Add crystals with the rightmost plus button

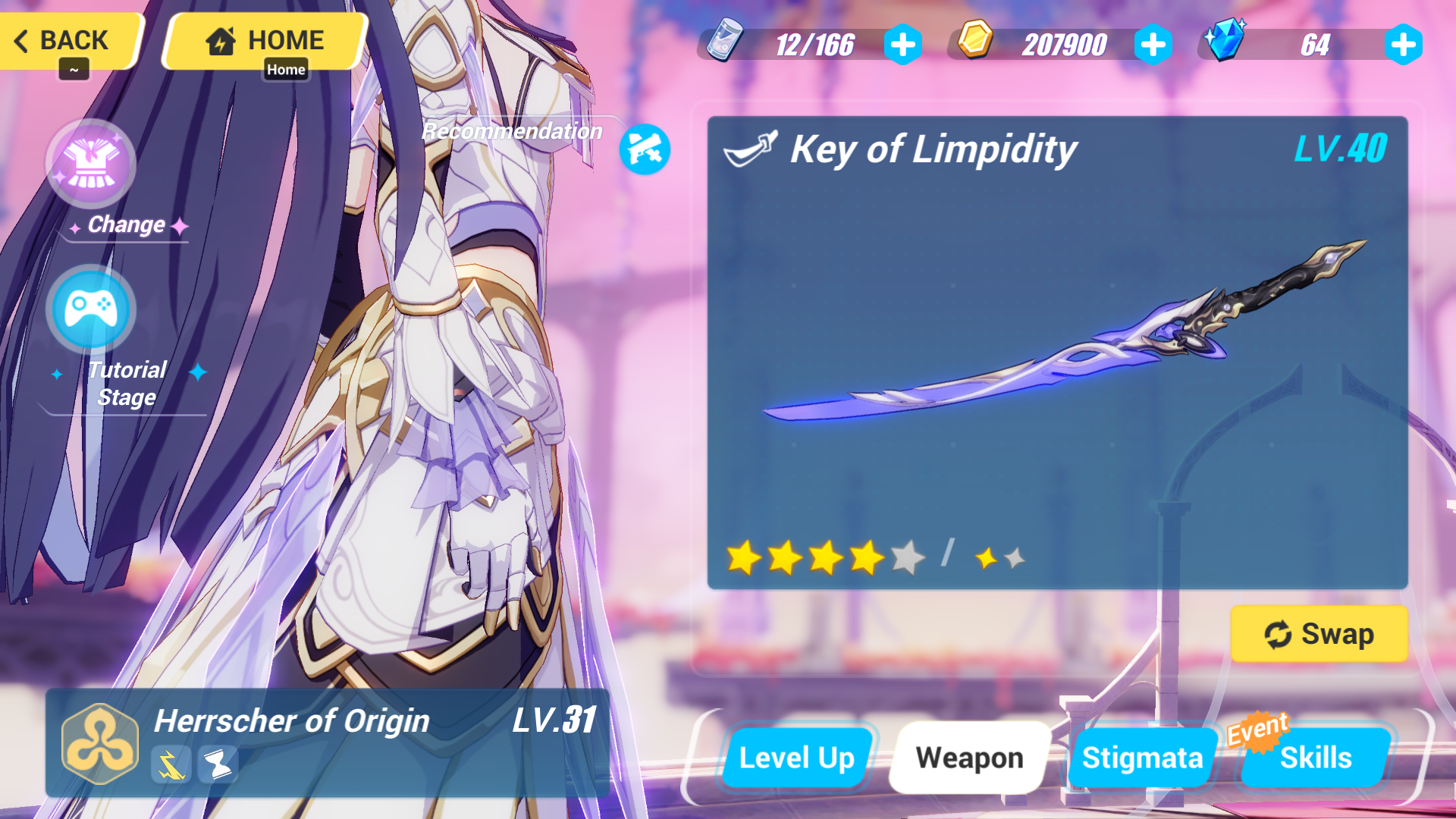(1404, 44)
